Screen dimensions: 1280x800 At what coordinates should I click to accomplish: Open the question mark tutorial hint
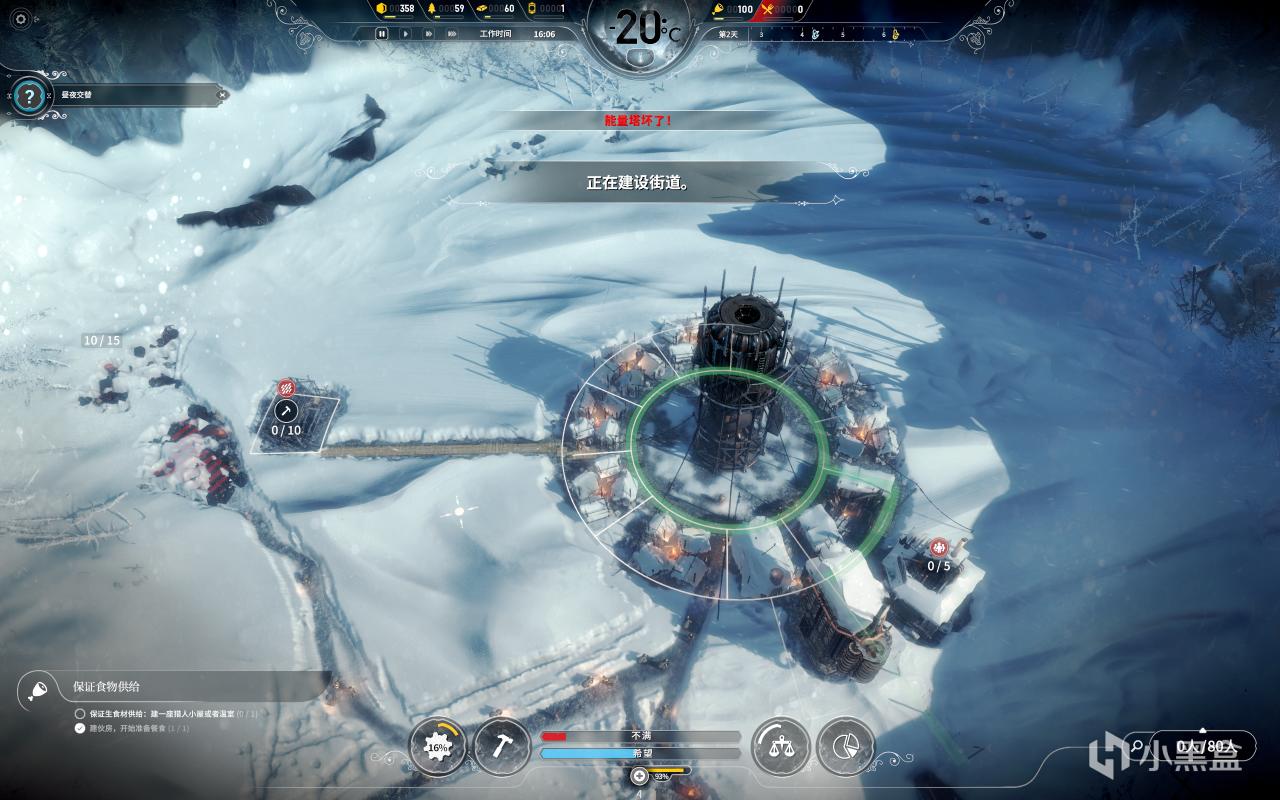pos(30,96)
